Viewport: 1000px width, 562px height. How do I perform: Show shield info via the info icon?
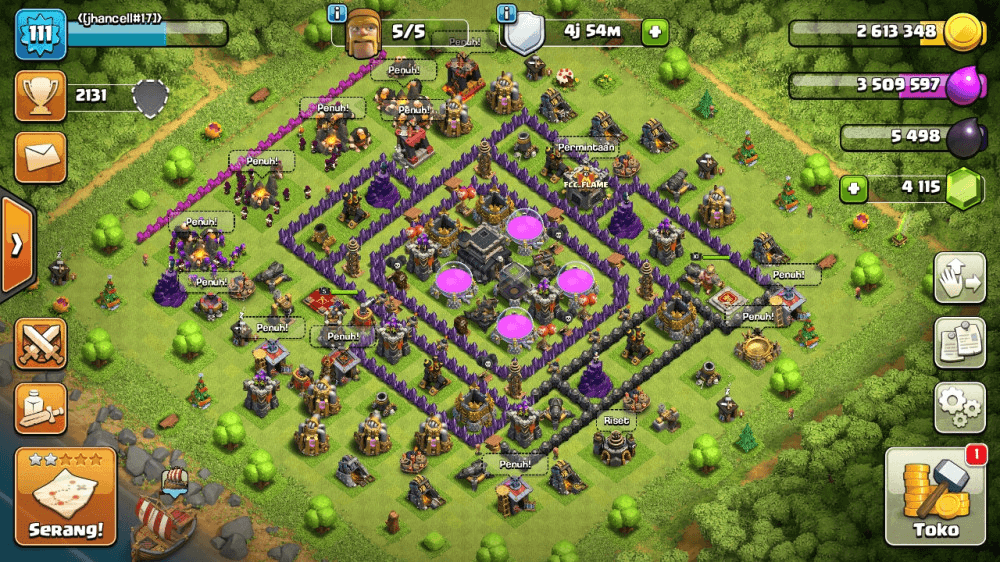pos(507,14)
